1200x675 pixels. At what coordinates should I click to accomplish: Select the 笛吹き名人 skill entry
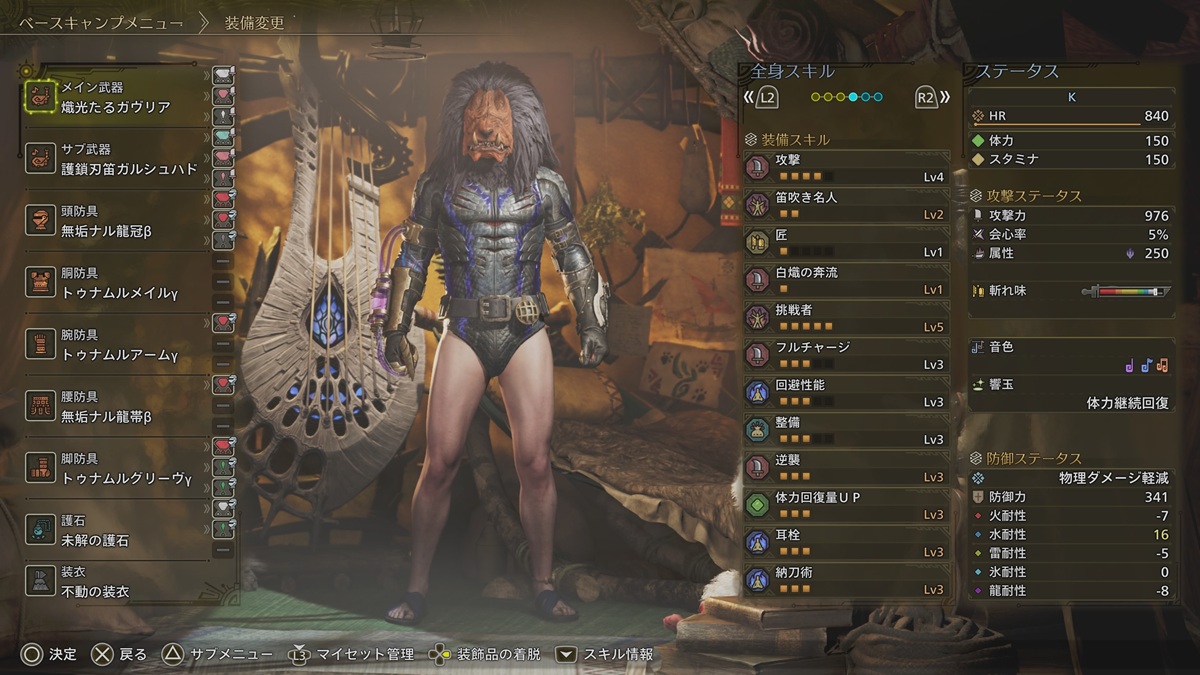coord(846,205)
